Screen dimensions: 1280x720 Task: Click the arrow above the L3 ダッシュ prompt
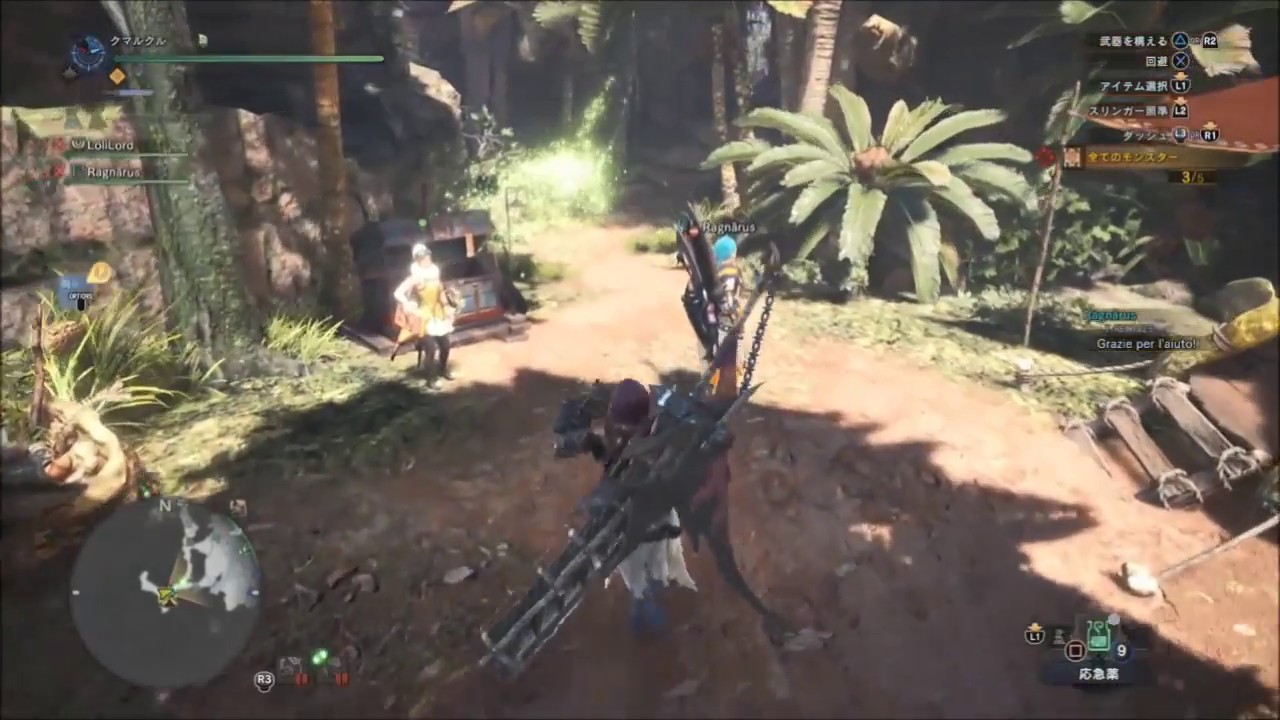pos(1210,124)
